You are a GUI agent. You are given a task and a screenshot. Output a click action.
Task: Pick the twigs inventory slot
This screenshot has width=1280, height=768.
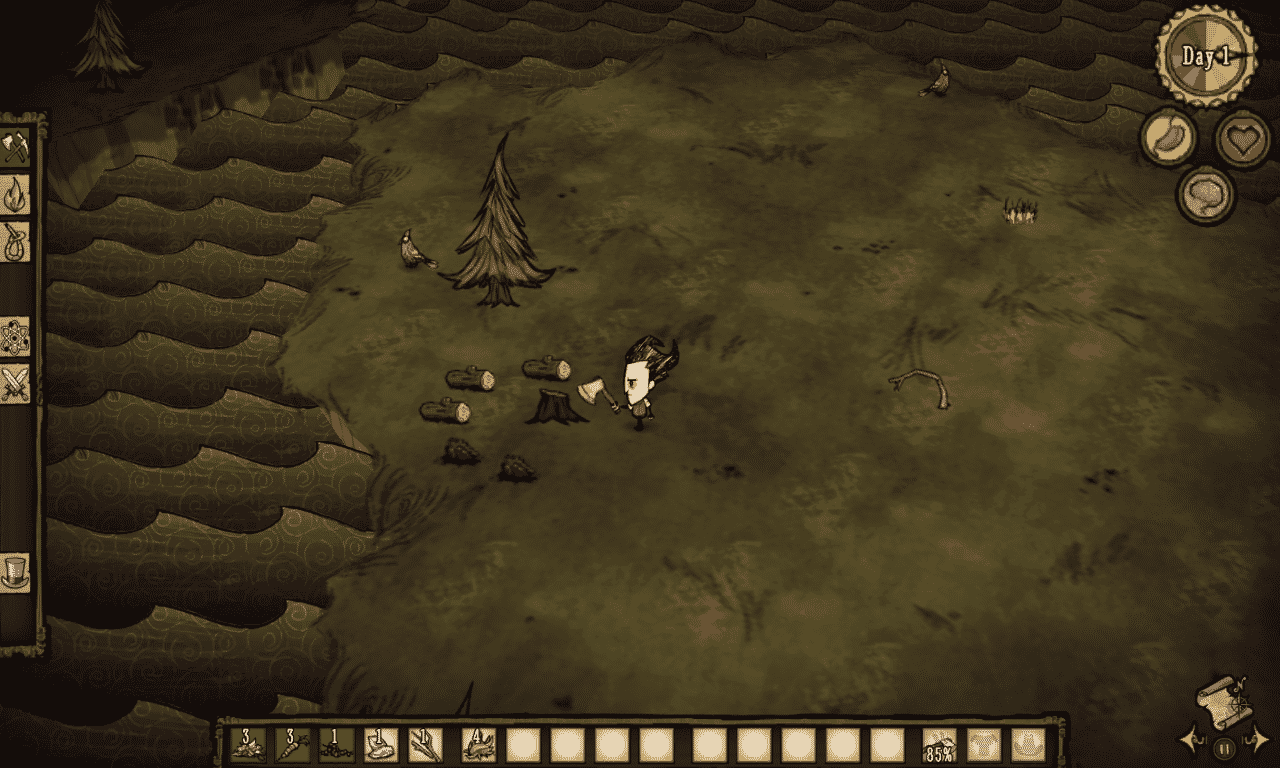pyautogui.click(x=425, y=745)
